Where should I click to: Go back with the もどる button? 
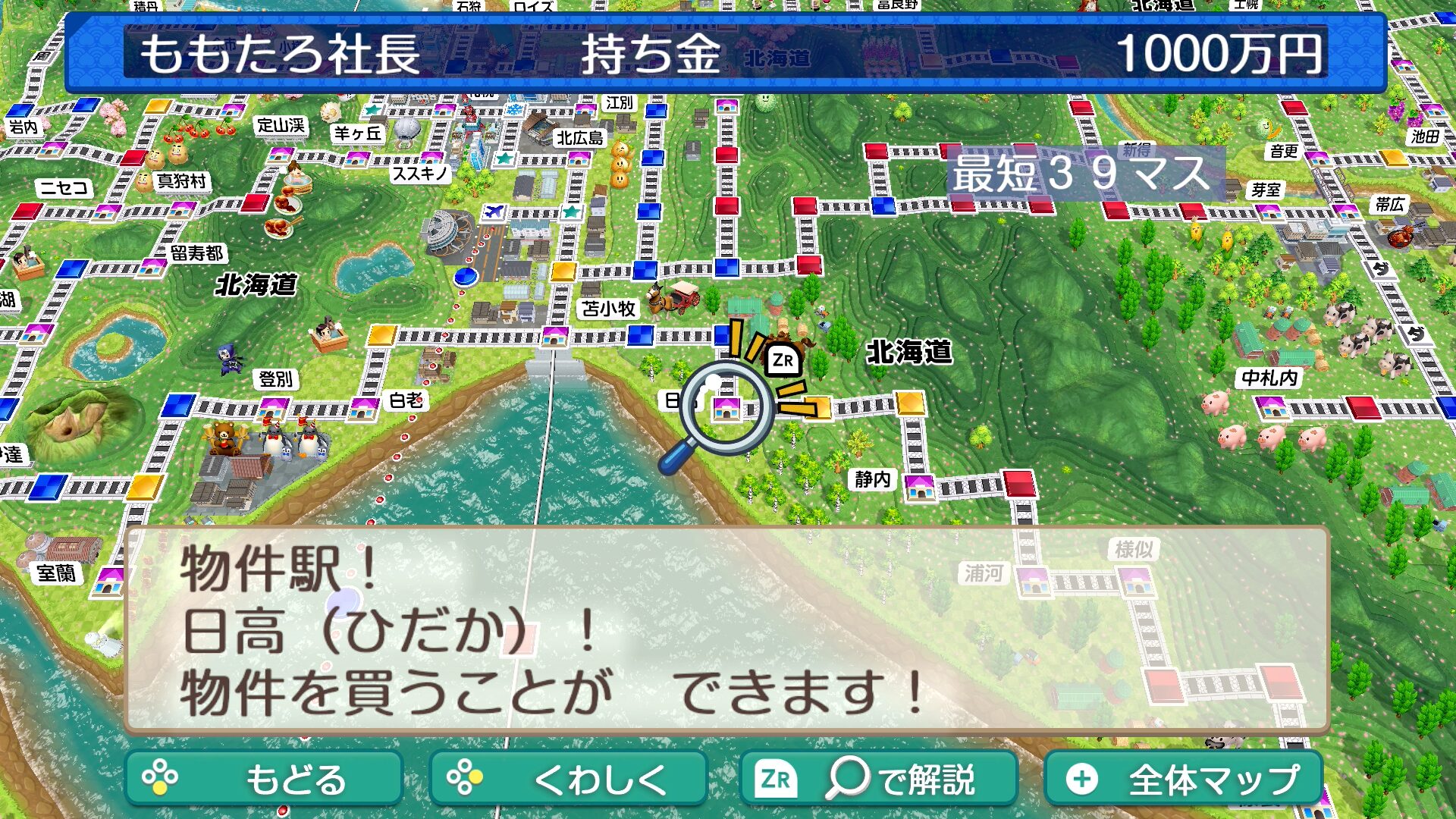click(x=263, y=778)
